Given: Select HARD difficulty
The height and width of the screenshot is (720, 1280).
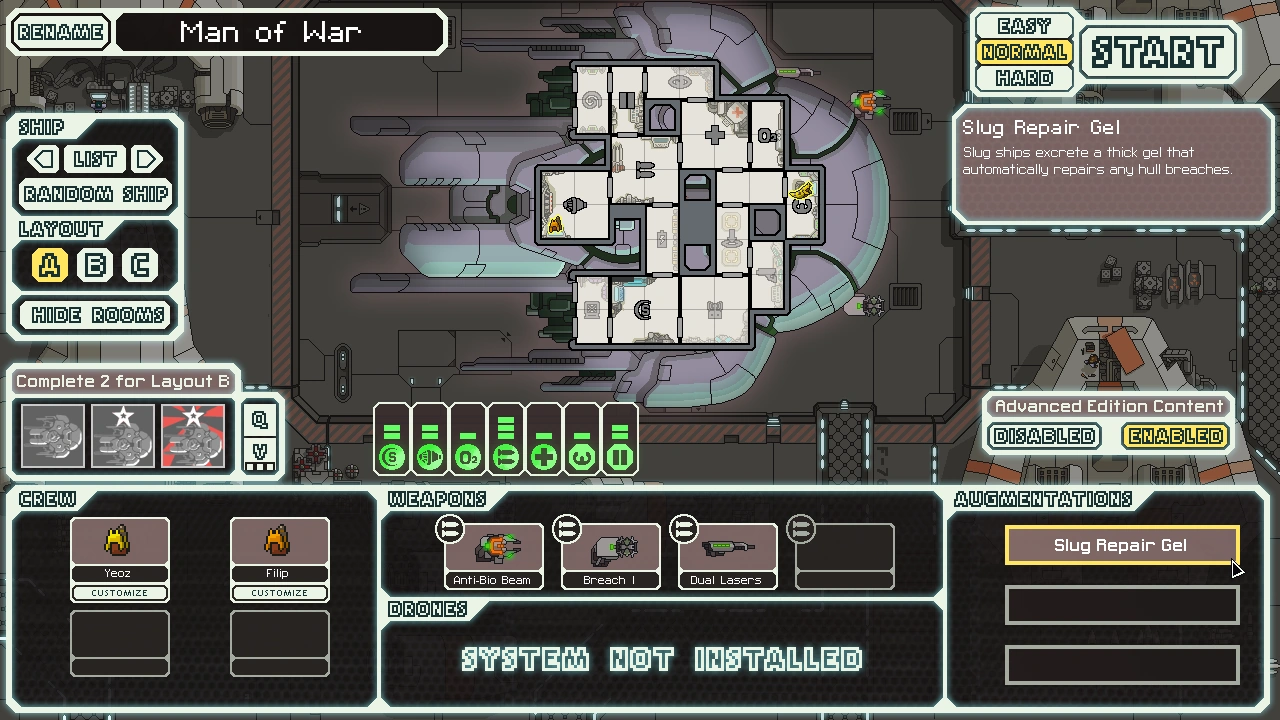Looking at the screenshot, I should pos(1023,78).
